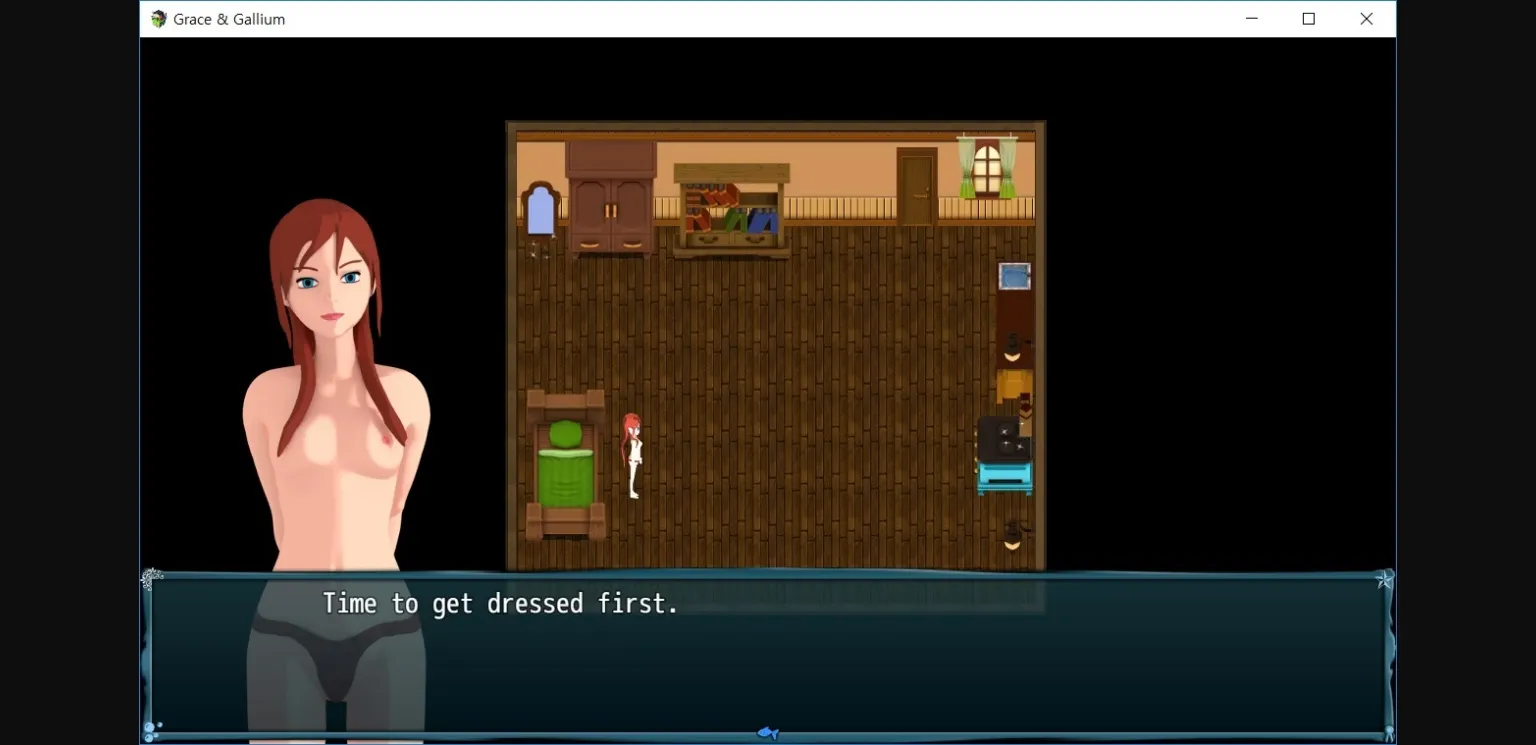The width and height of the screenshot is (1536, 745).
Task: Select the red-haired character sprite on the map
Action: point(634,455)
